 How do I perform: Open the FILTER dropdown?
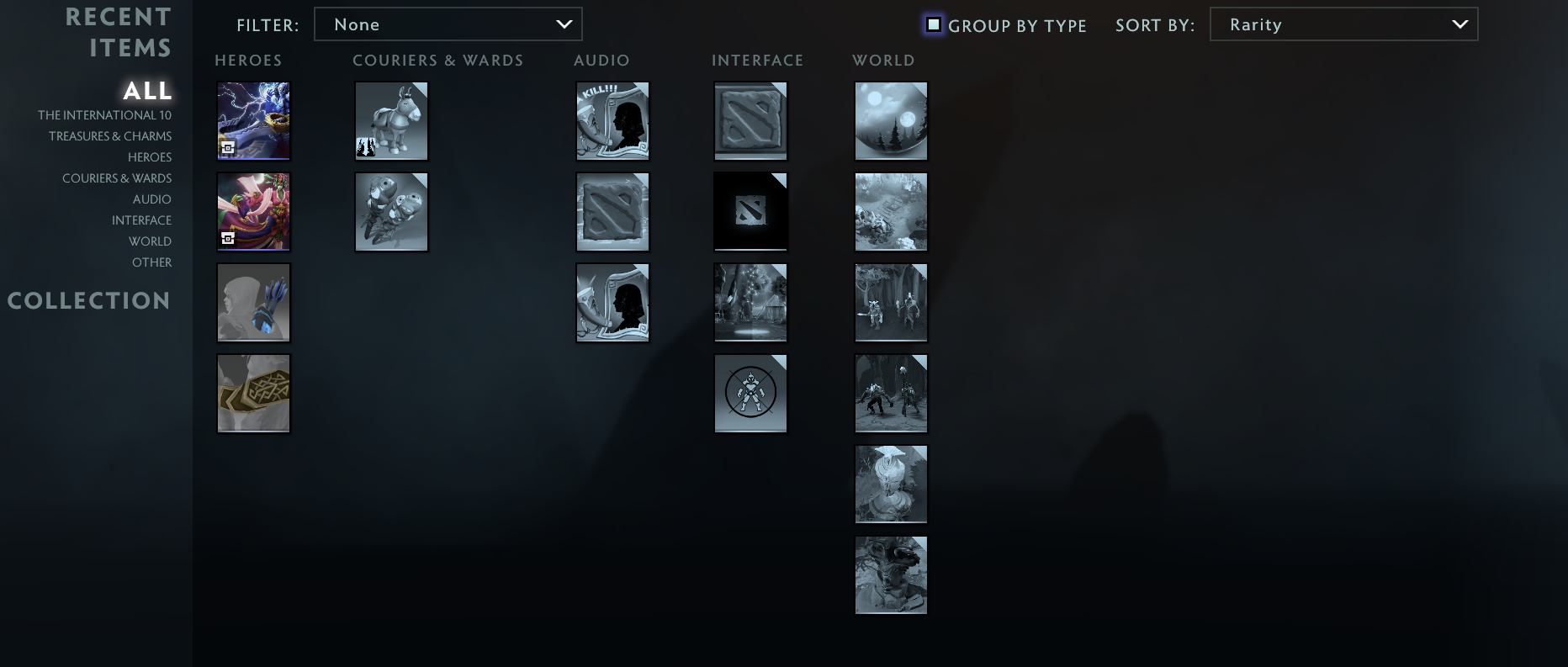click(x=448, y=24)
